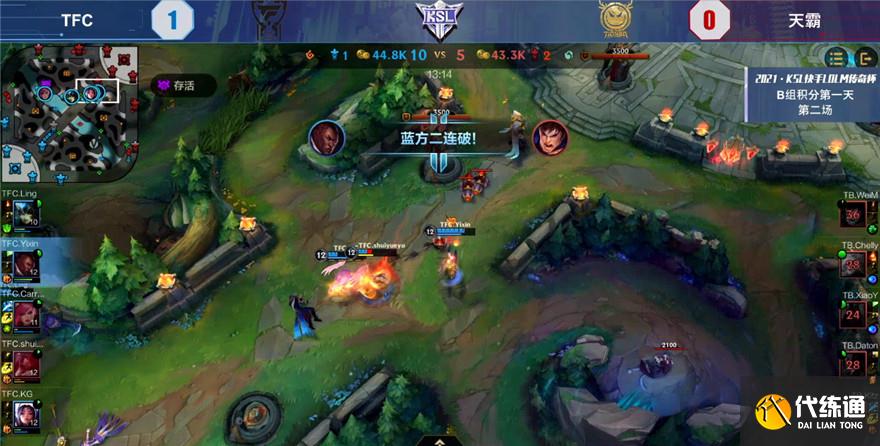Select TB.Daton's player portrait
Image resolution: width=880 pixels, height=446 pixels.
click(x=854, y=366)
